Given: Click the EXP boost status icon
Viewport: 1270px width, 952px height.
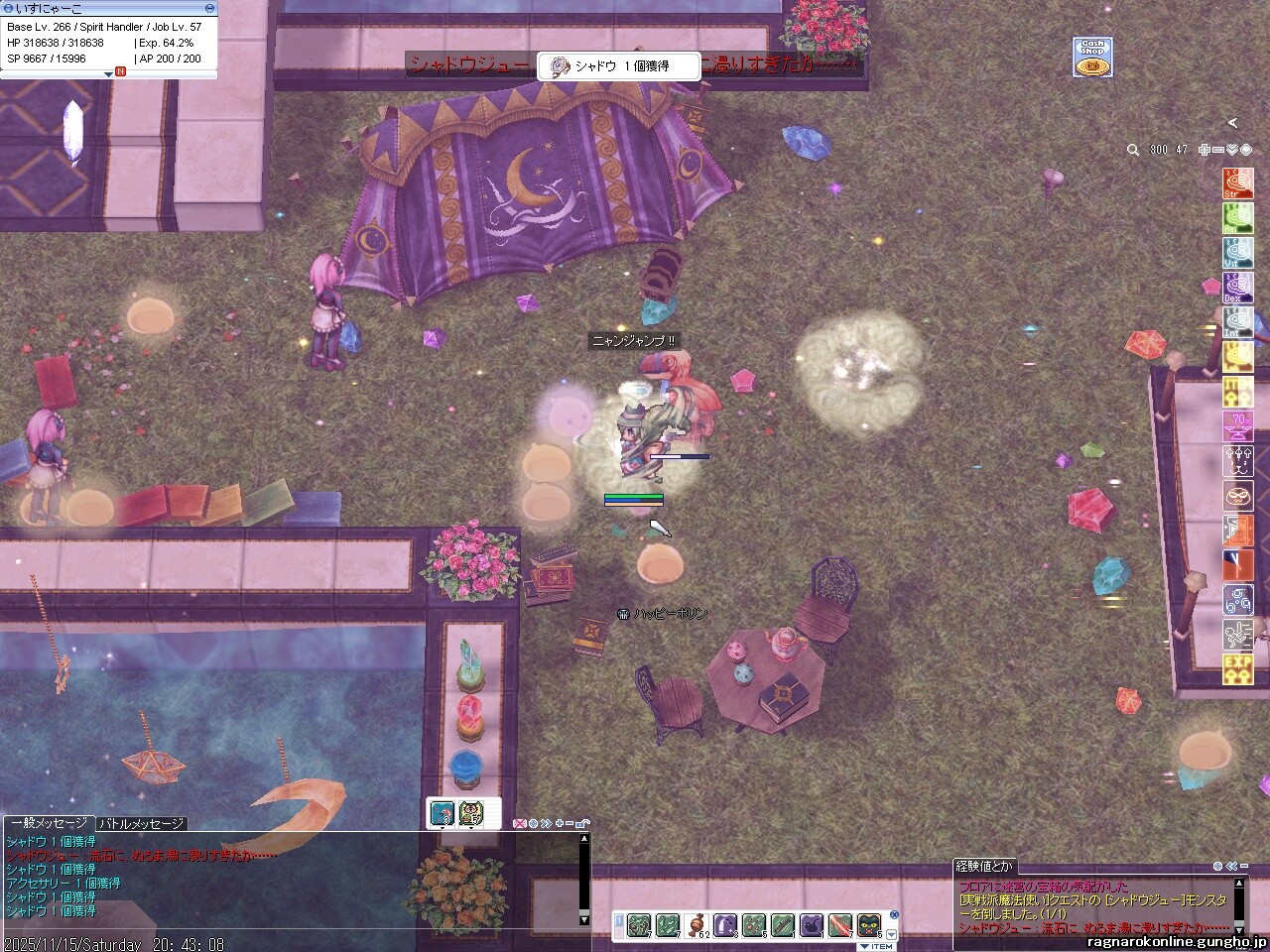Looking at the screenshot, I should coord(1237,668).
